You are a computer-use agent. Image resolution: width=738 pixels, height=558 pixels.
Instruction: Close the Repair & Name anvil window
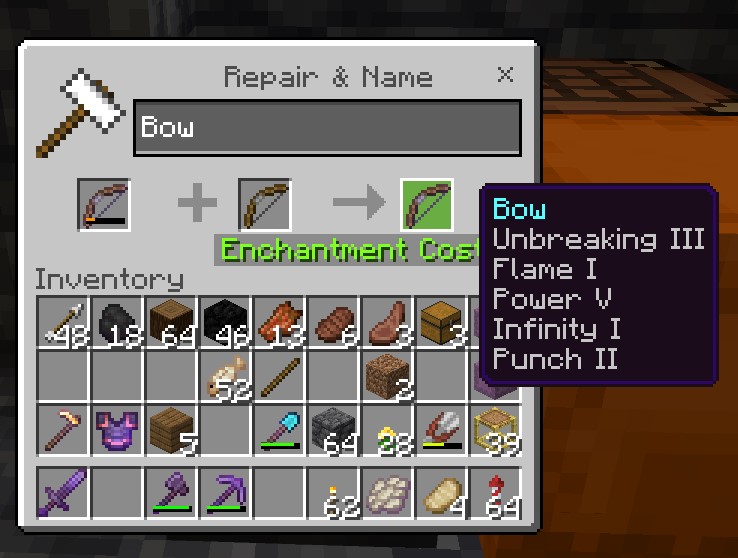[506, 75]
